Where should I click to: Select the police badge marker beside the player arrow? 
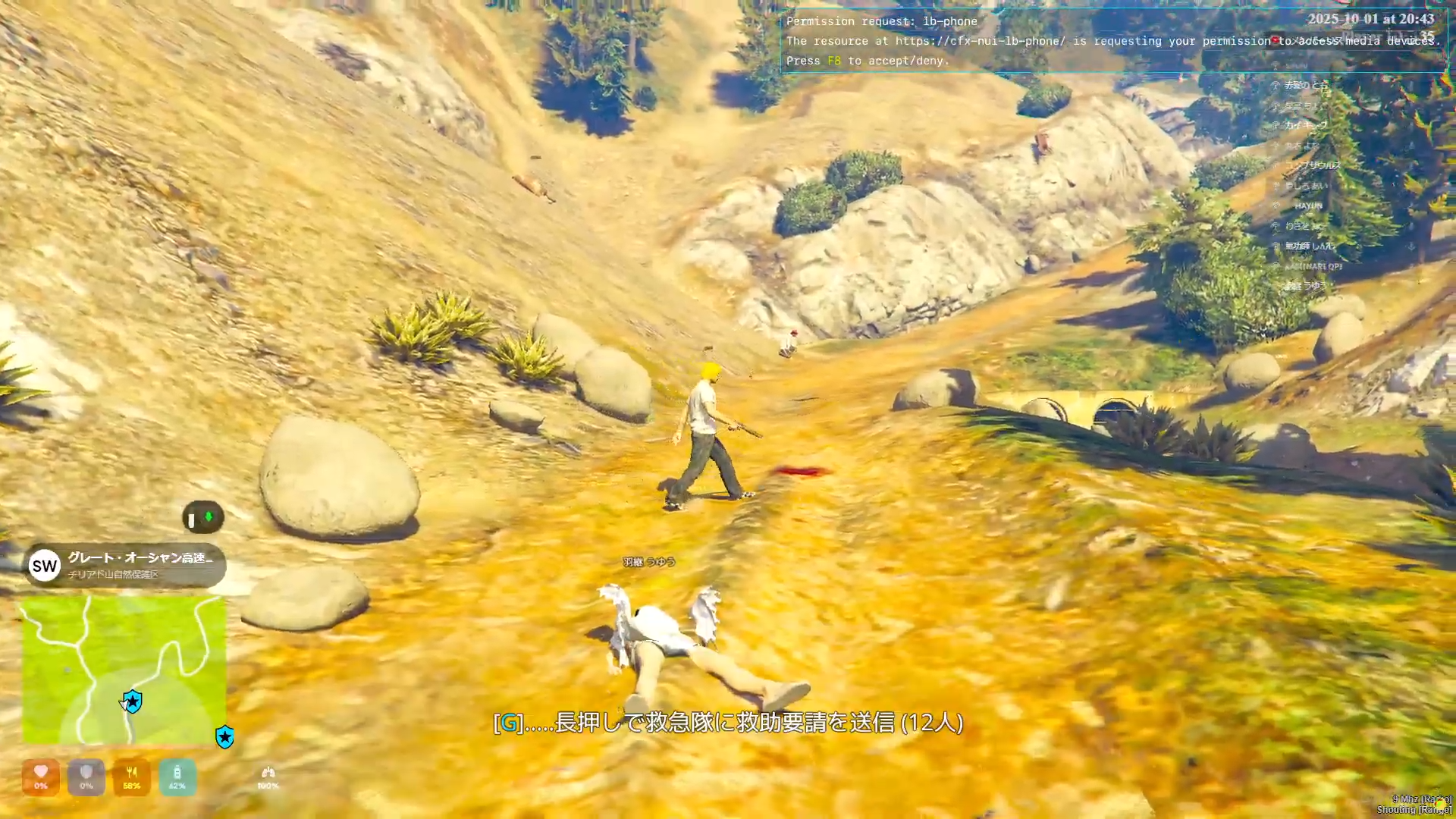pyautogui.click(x=133, y=701)
